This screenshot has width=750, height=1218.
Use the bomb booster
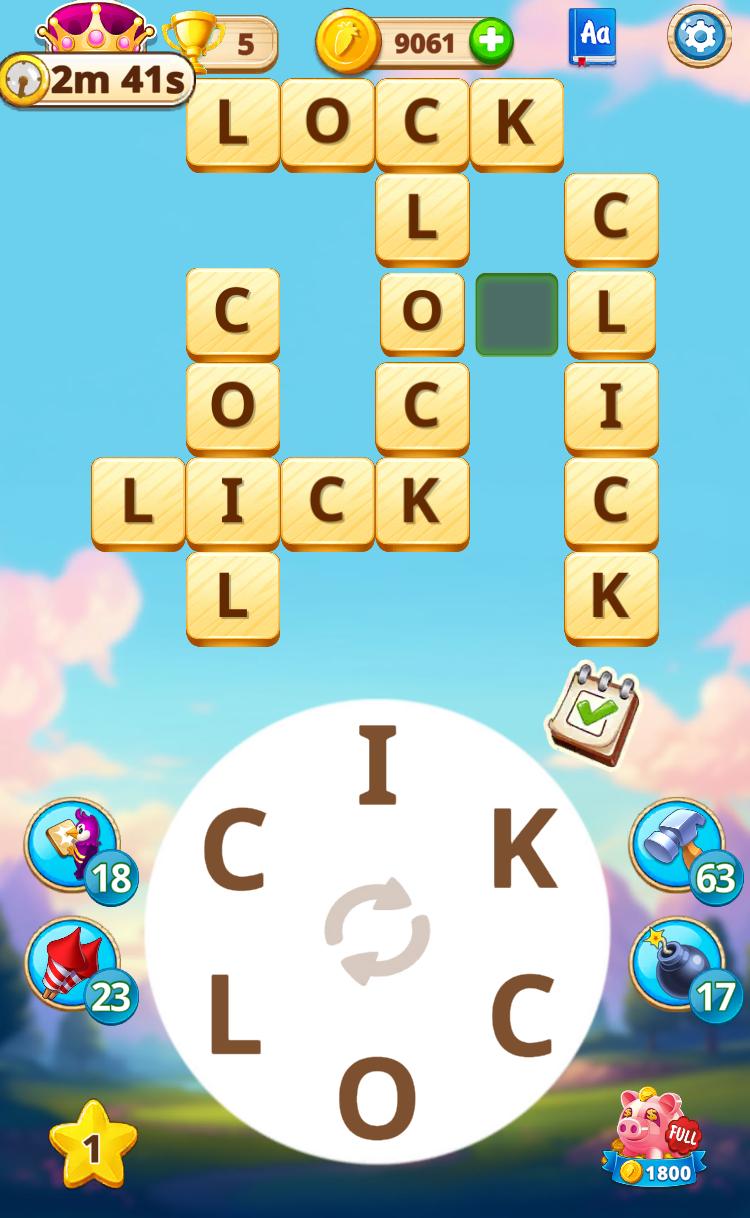pos(676,965)
